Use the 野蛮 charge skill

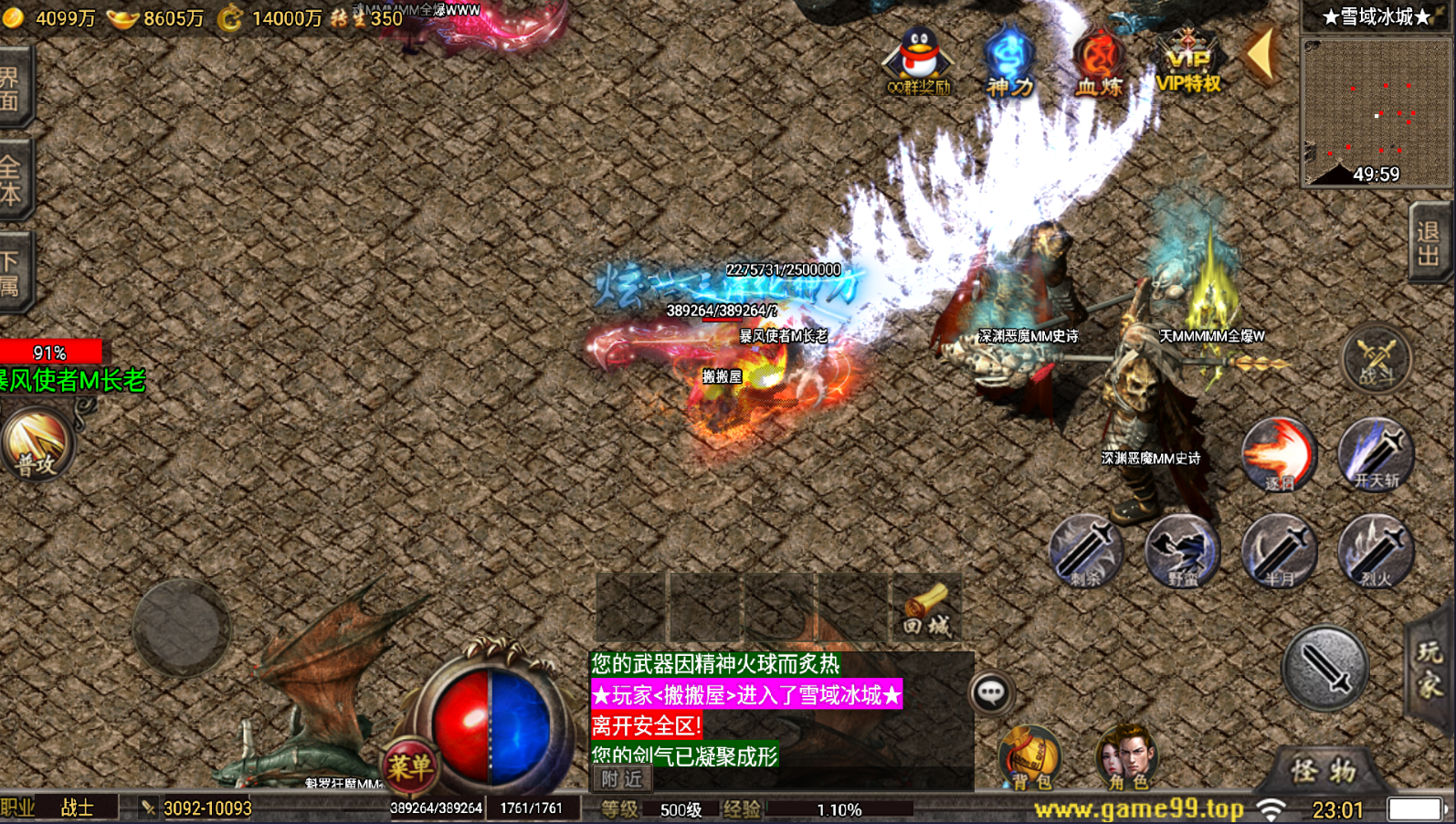pyautogui.click(x=1182, y=551)
